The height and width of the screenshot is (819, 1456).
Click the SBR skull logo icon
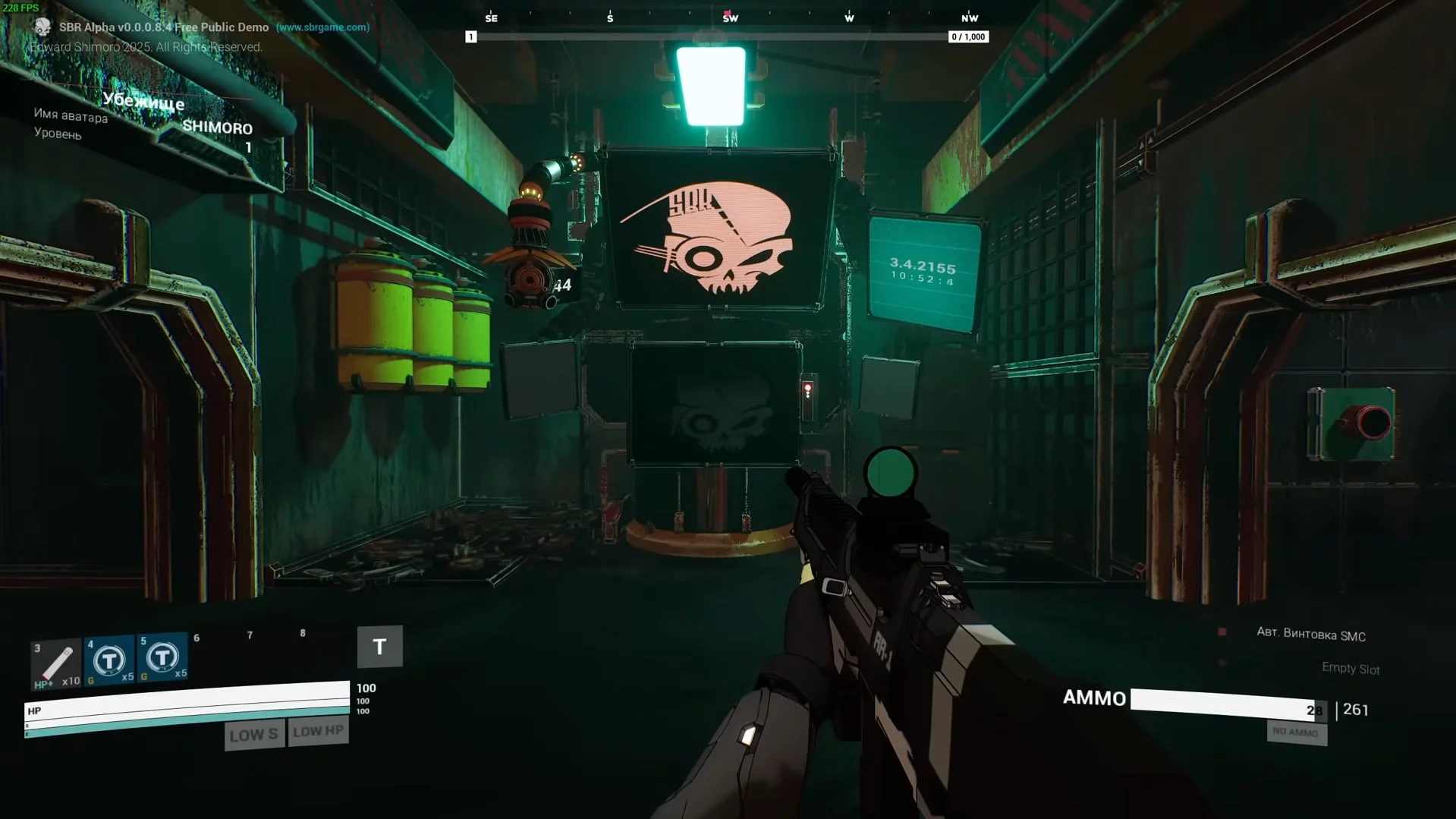coord(42,28)
